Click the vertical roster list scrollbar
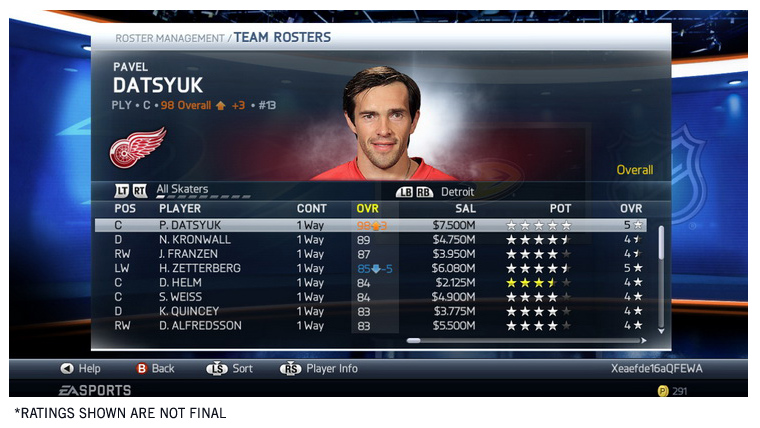Viewport: 760px width, 428px height. pos(660,275)
